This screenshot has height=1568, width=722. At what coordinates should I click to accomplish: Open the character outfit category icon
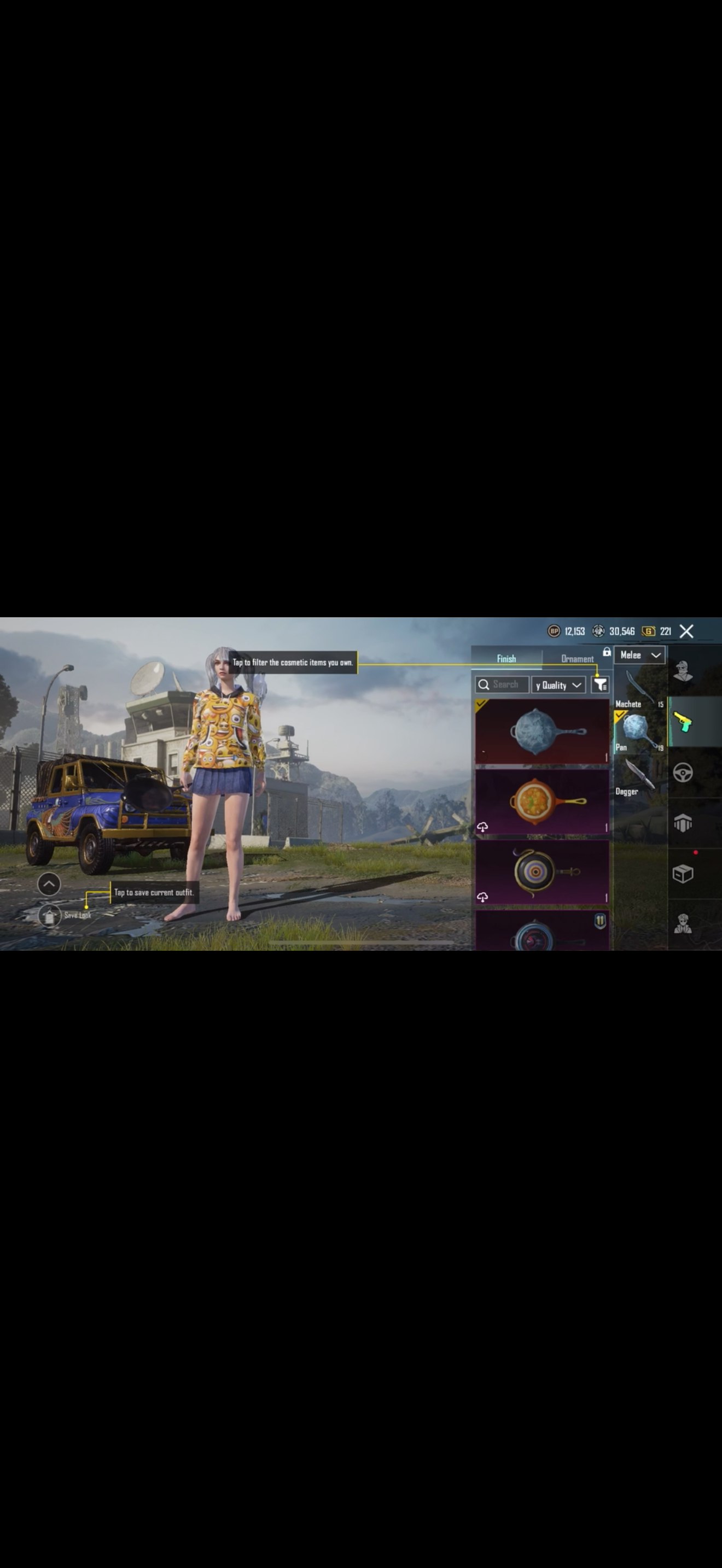[683, 671]
